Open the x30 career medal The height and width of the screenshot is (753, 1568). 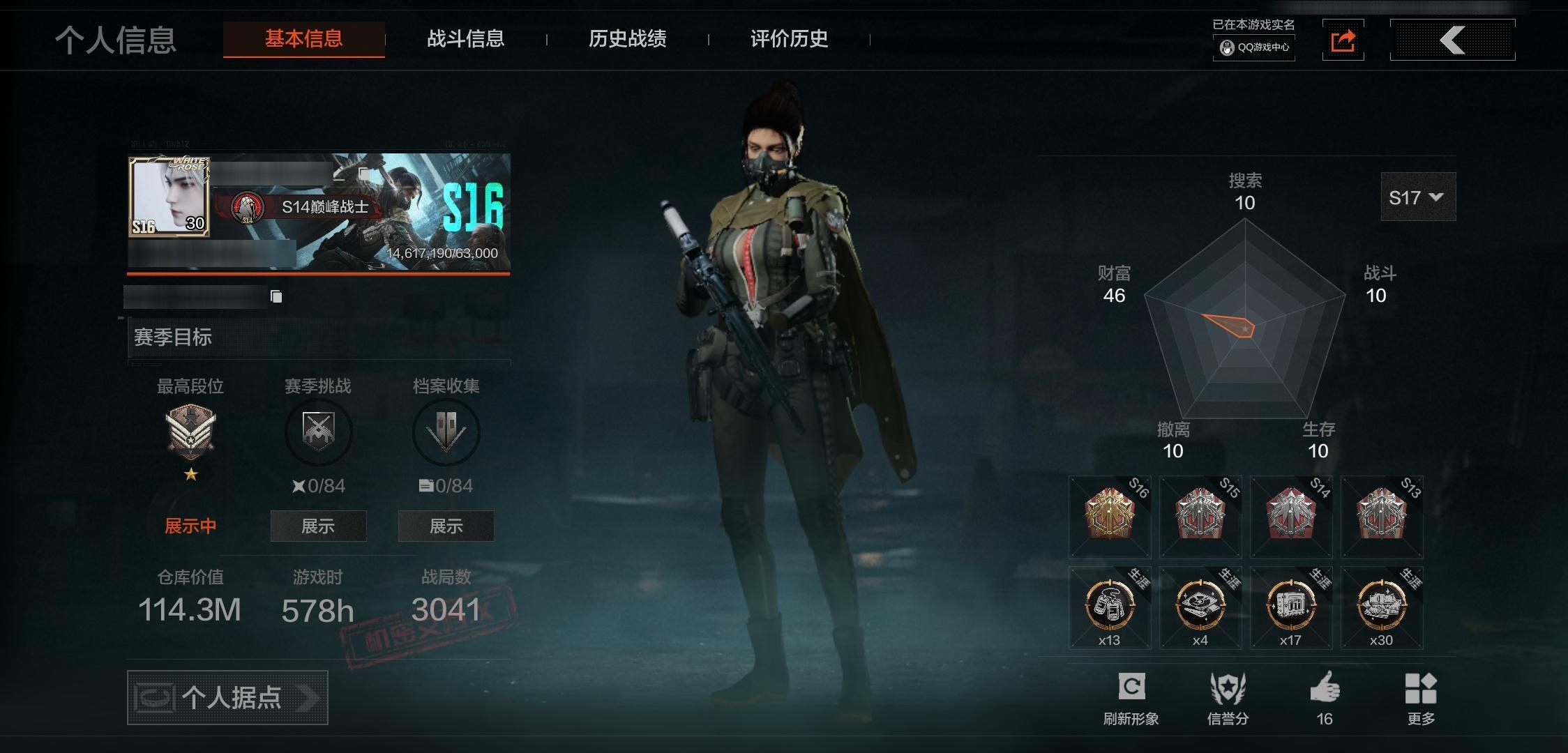tap(1382, 608)
